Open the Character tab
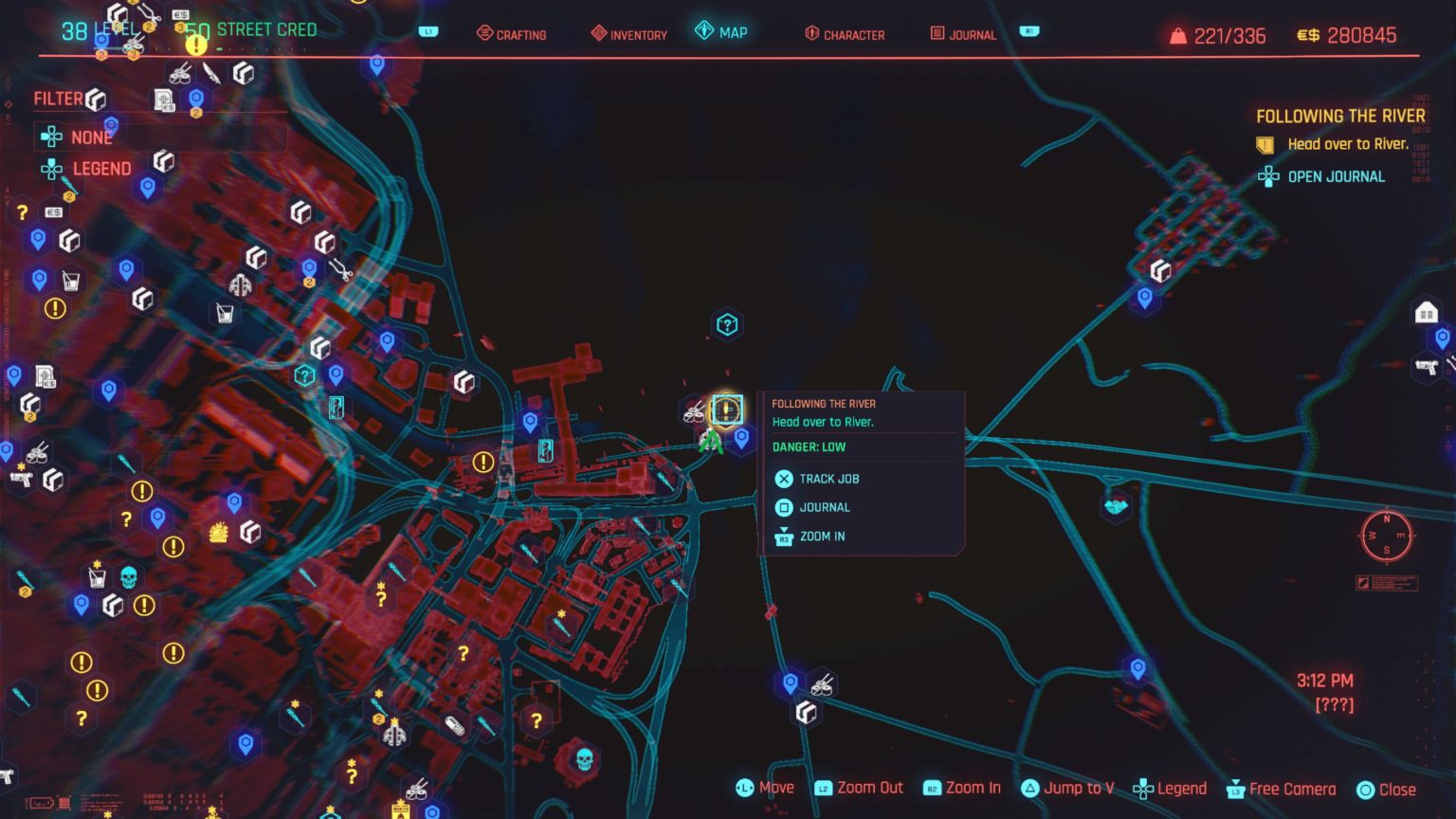 843,34
